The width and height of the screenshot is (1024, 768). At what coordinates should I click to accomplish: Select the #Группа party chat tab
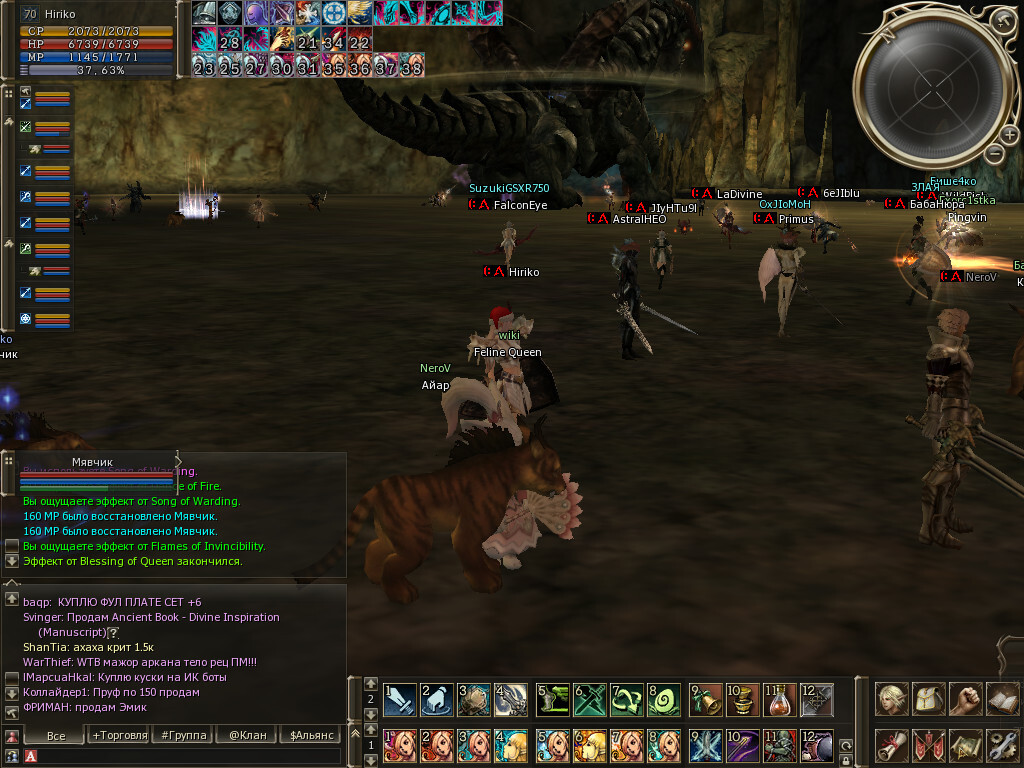coord(183,735)
